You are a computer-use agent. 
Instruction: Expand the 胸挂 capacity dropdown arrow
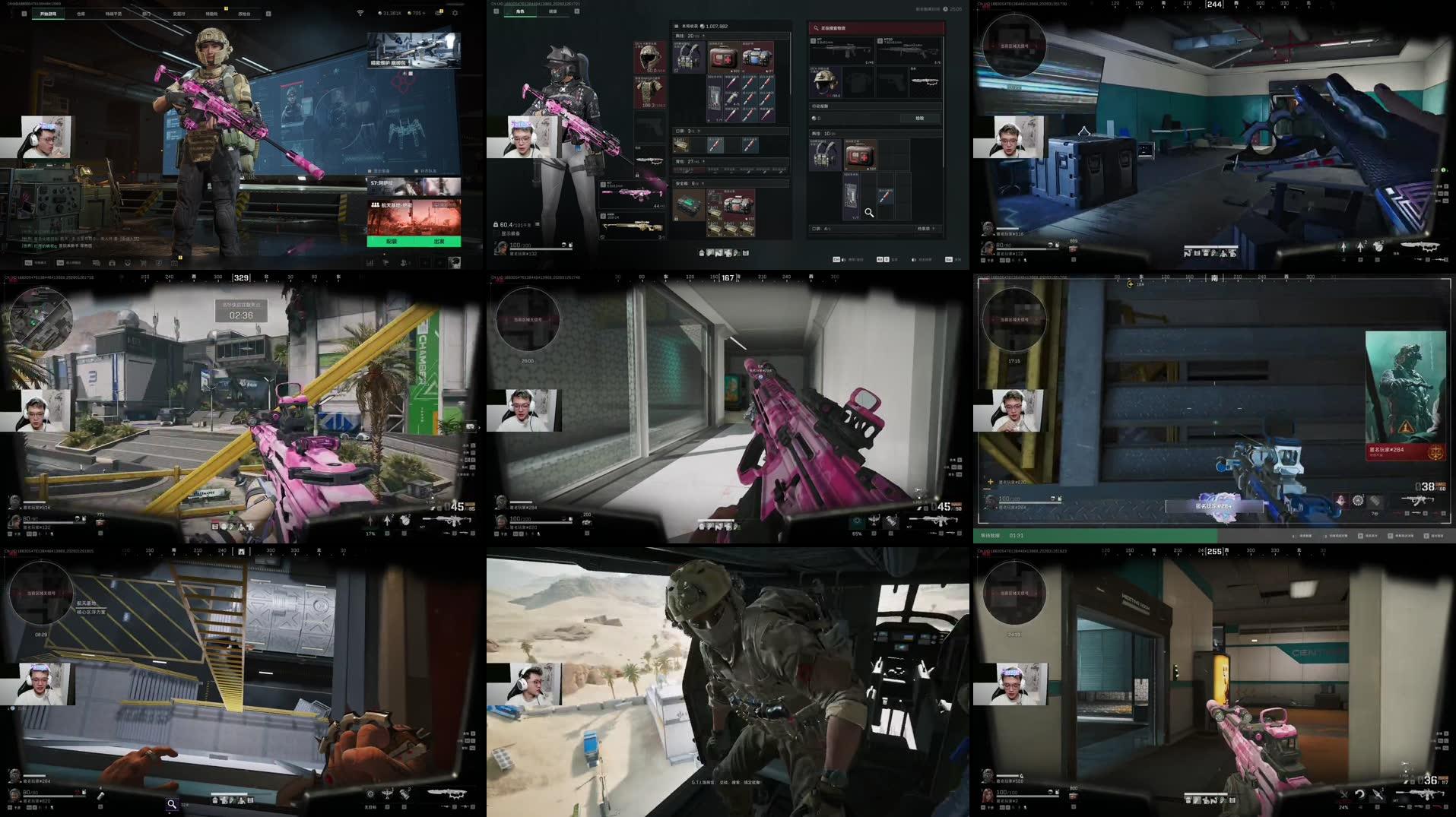point(704,36)
